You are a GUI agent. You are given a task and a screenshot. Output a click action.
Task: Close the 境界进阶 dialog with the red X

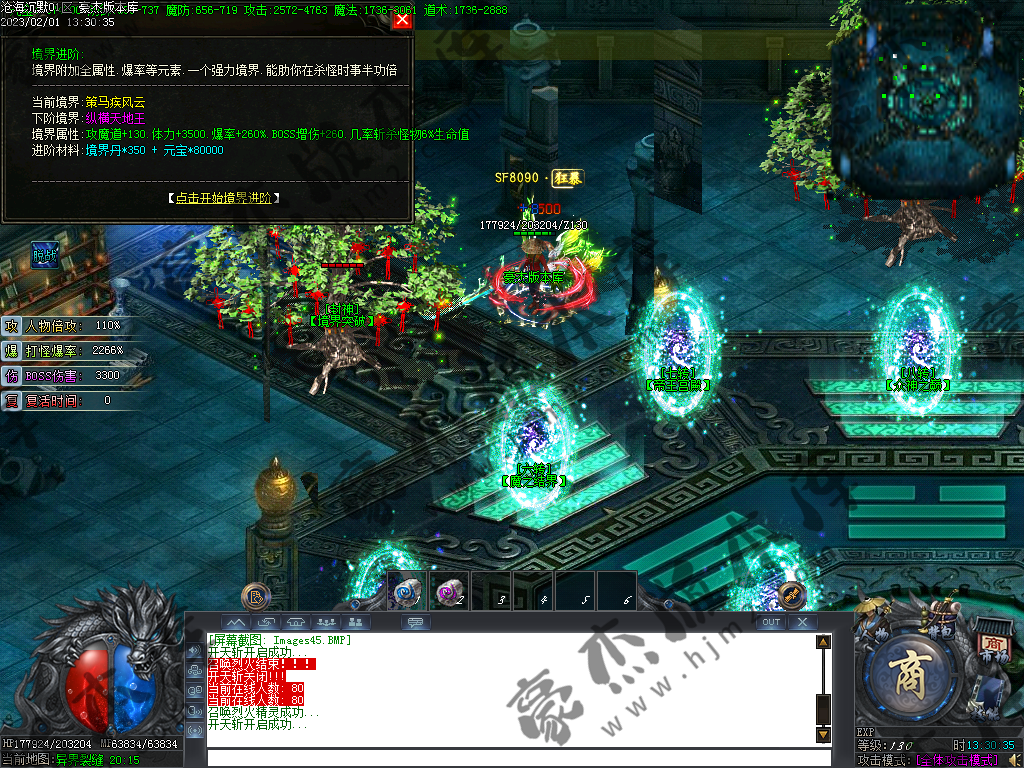click(402, 19)
